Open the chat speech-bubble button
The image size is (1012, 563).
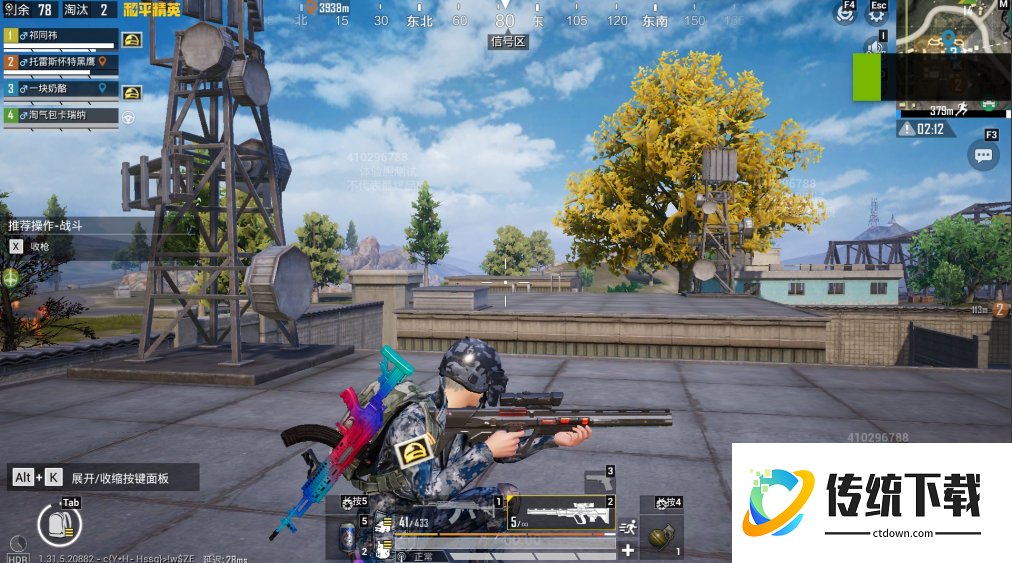983,155
